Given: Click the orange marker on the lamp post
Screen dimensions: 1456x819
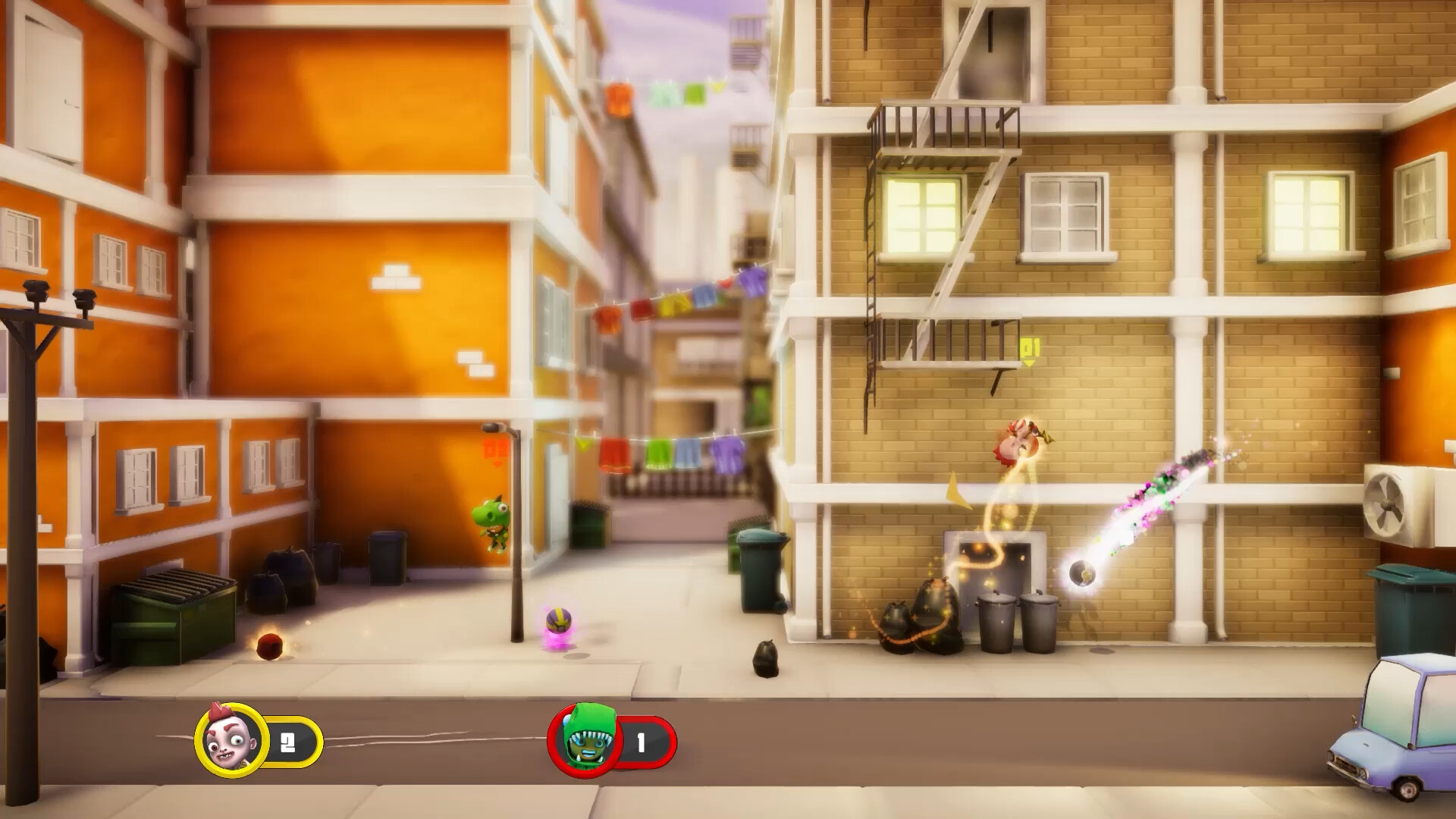Looking at the screenshot, I should (493, 447).
